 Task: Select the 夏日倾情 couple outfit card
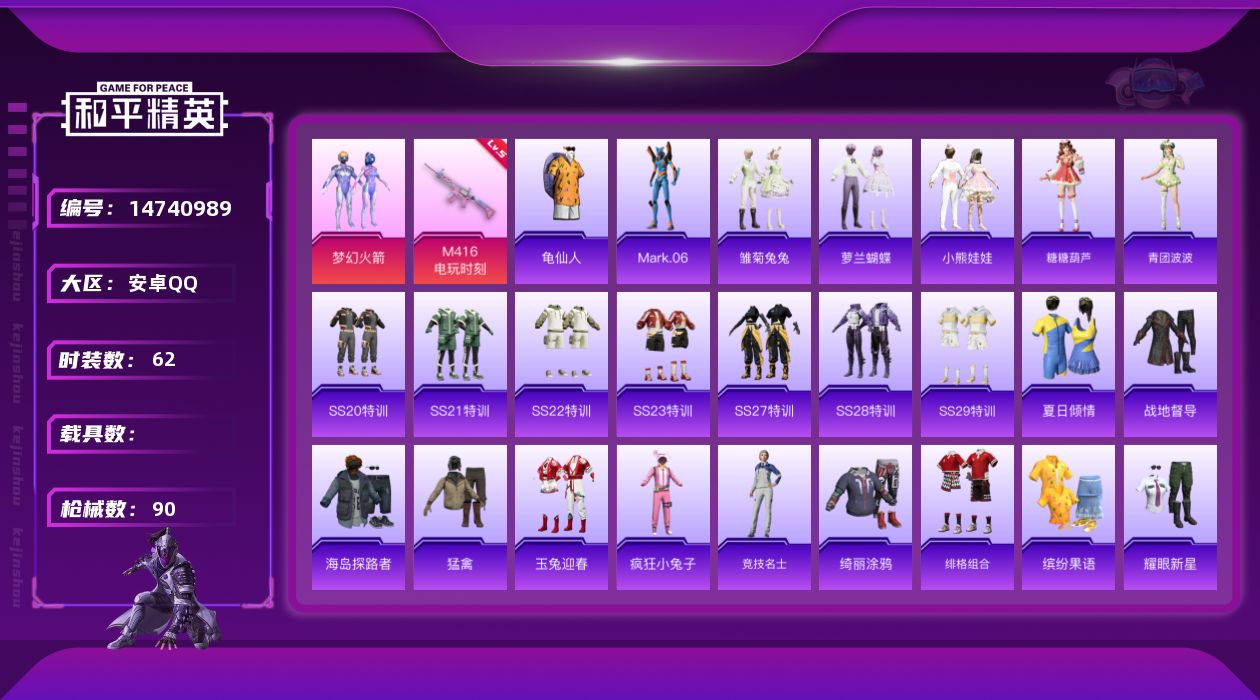pos(1068,364)
